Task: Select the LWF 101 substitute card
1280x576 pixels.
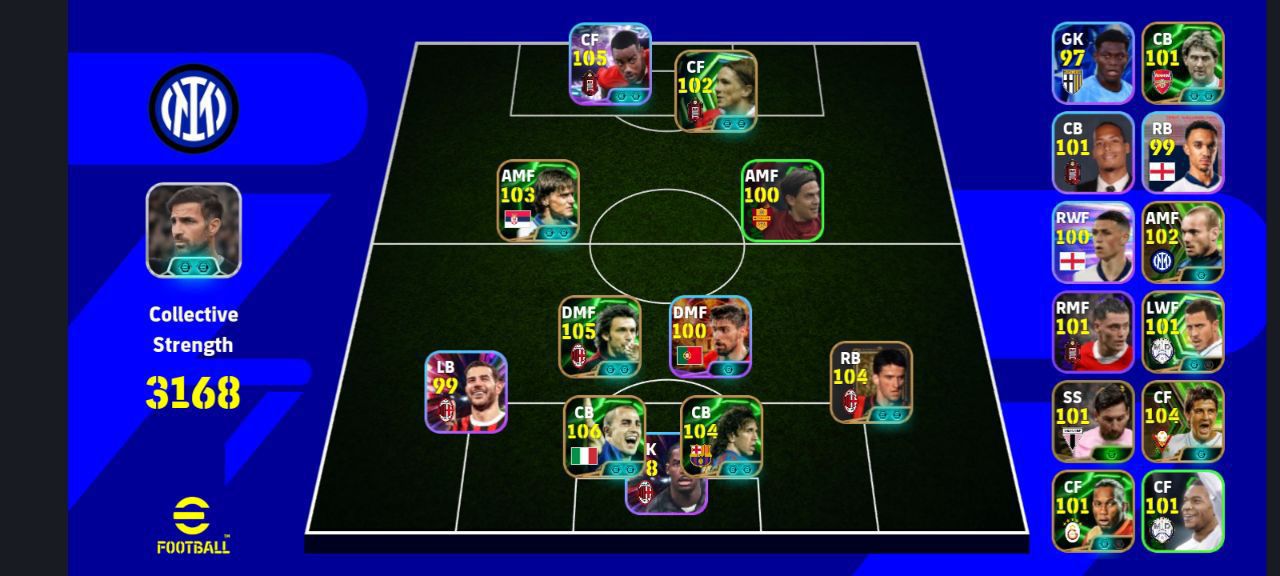Action: point(1183,332)
